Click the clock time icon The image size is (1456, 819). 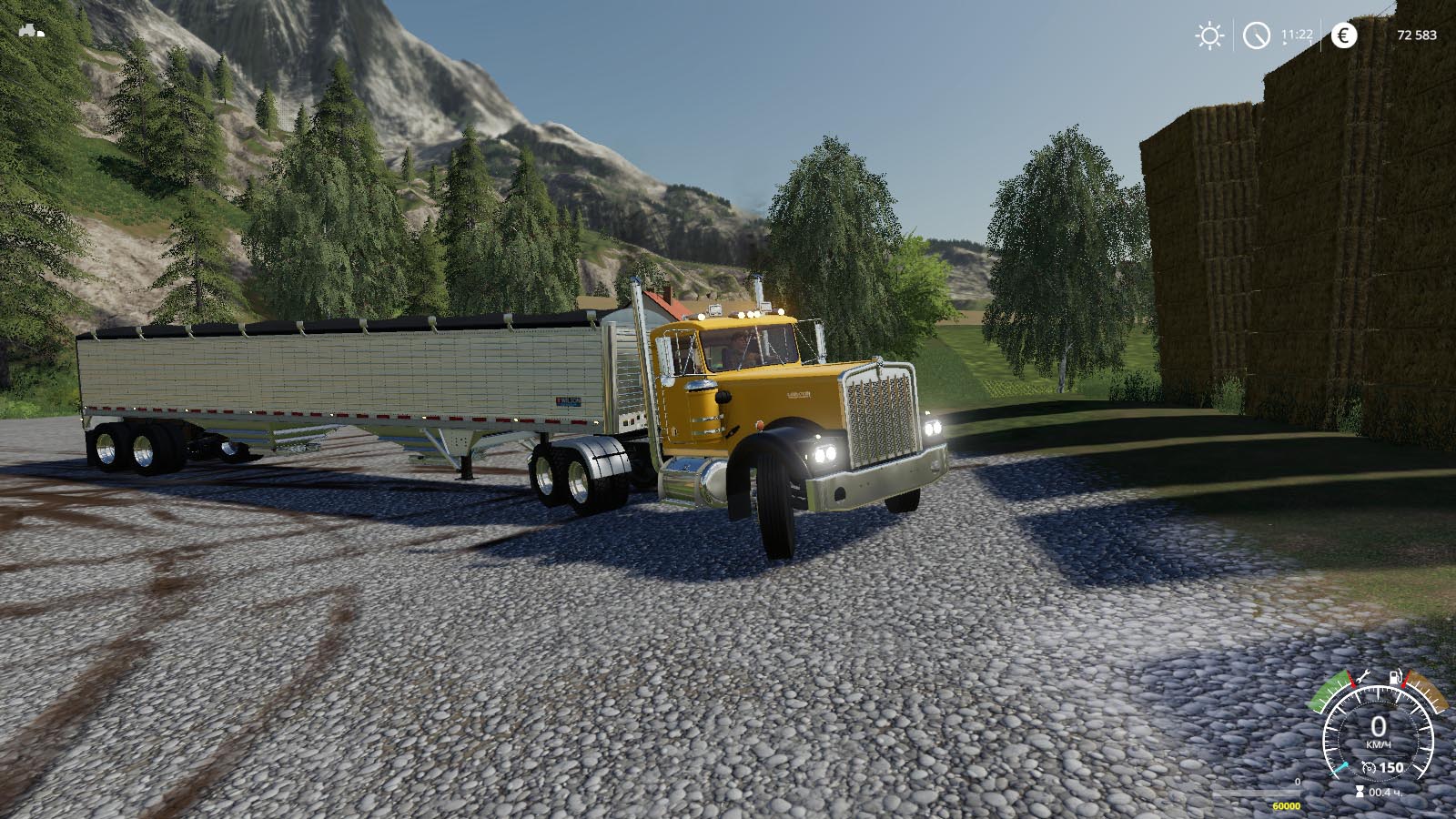(1257, 35)
